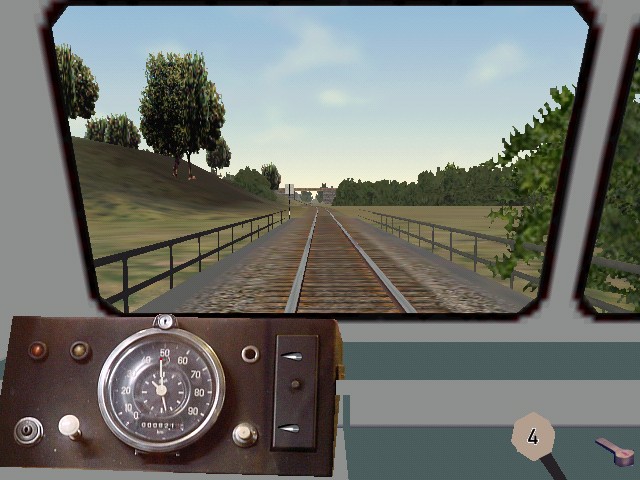This screenshot has width=640, height=480.
Task: Click the chrome ring socket beside the speedometer
Action: 250,354
